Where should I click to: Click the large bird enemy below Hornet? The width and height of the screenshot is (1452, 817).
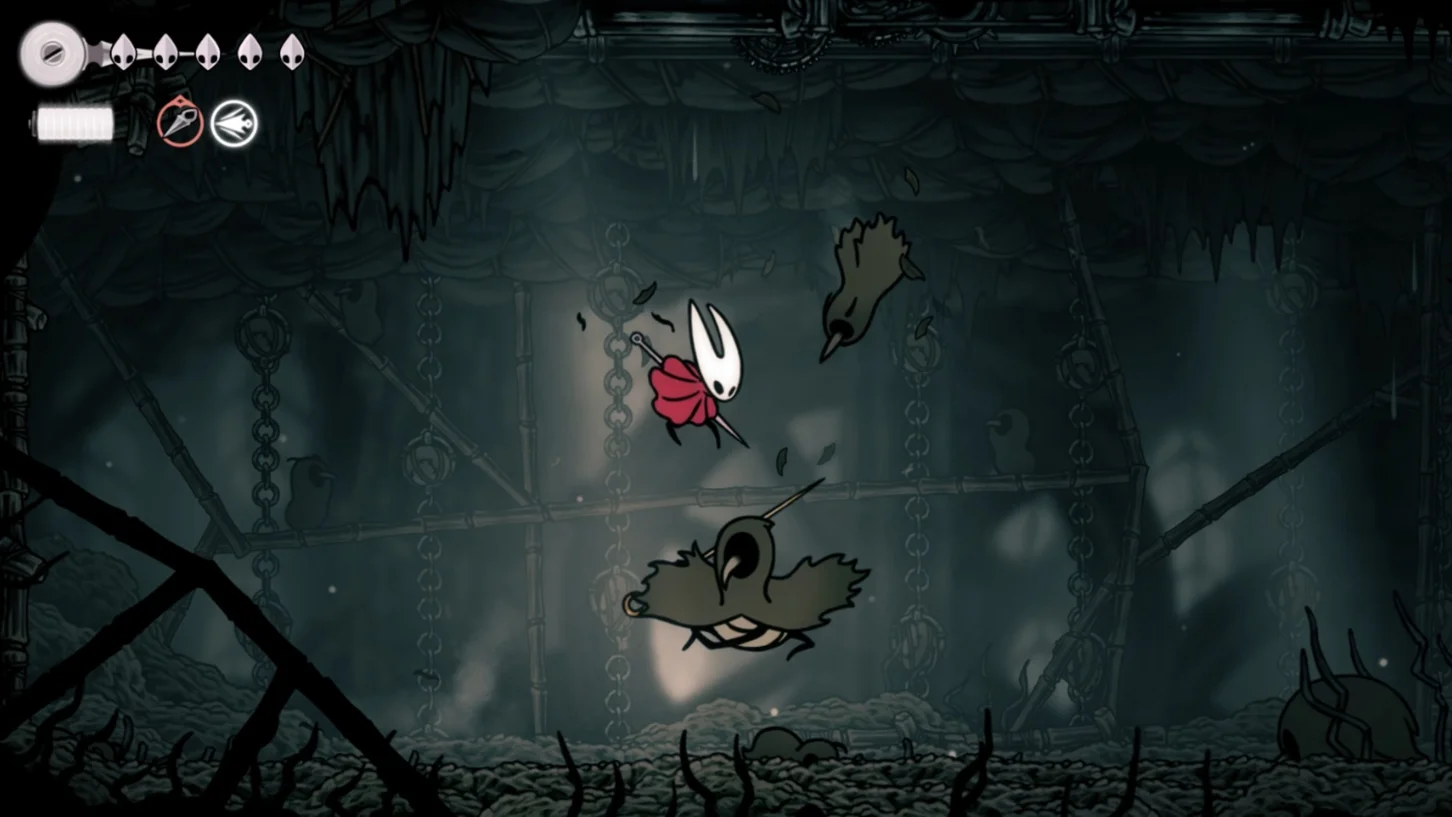click(x=740, y=580)
